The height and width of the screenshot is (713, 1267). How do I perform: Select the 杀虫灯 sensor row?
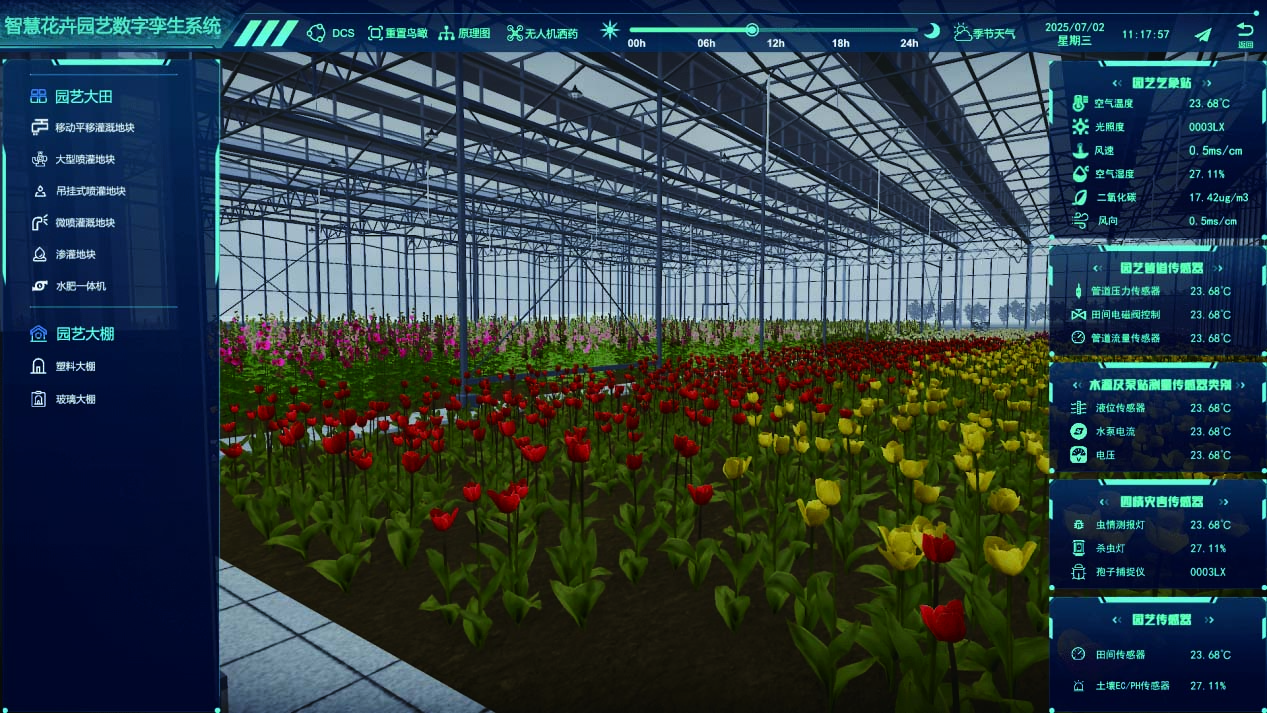pos(1110,549)
